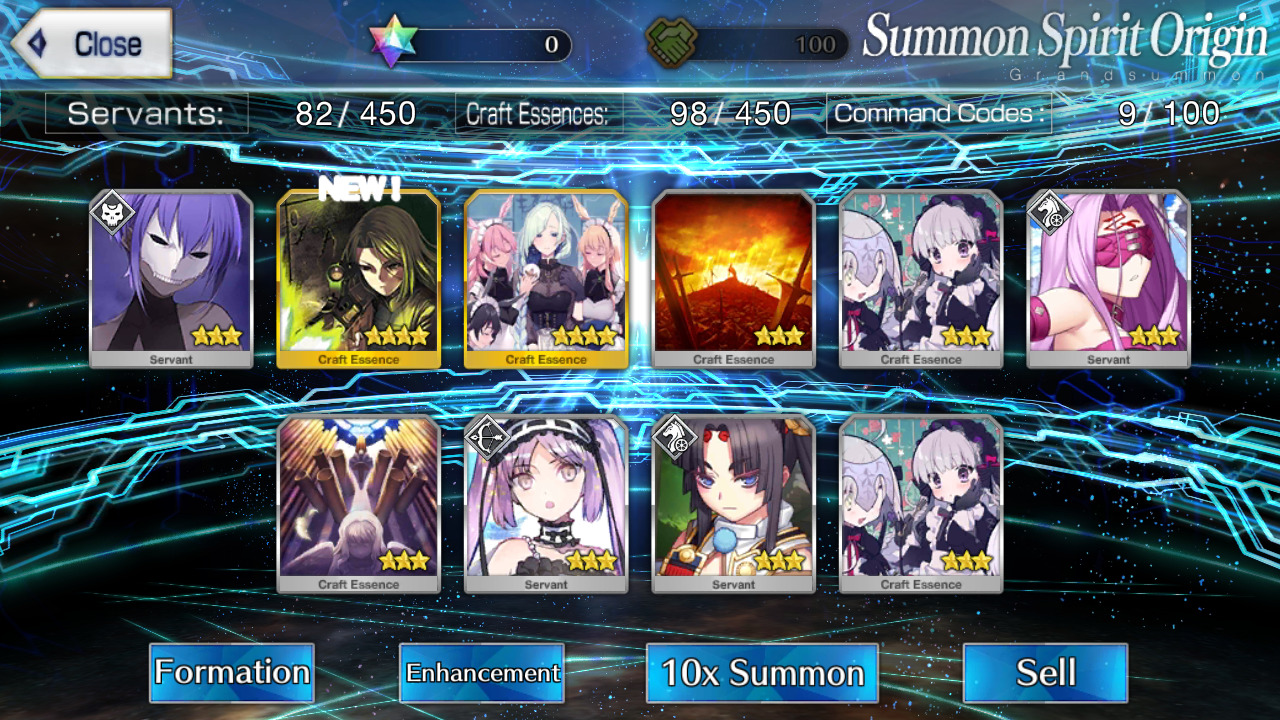Select the blindfolded pink-haired Rider servant card
Image resolution: width=1280 pixels, height=720 pixels.
[1108, 278]
